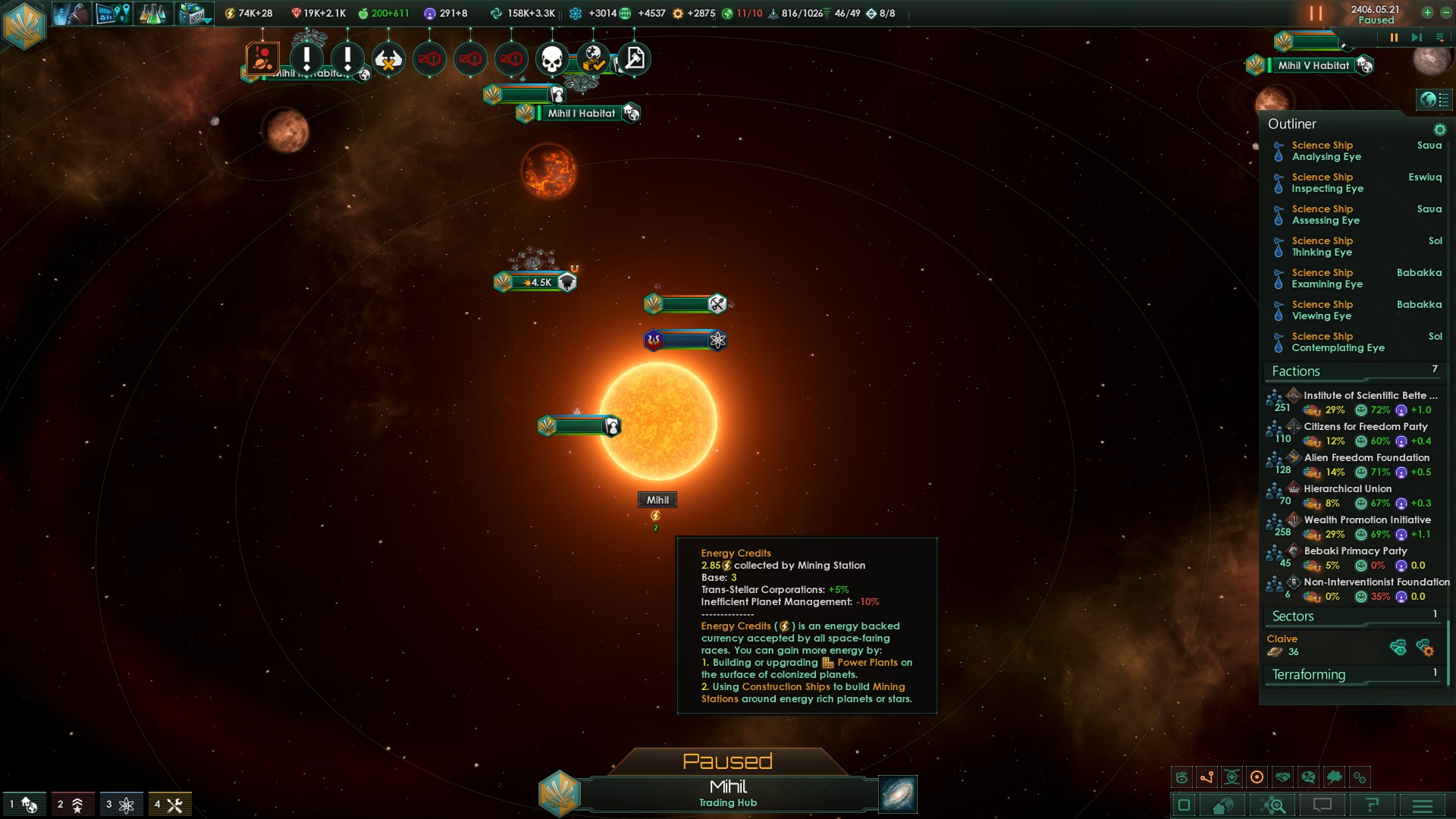The width and height of the screenshot is (1456, 819).
Task: Open the empire emblem government panel
Action: point(24,25)
